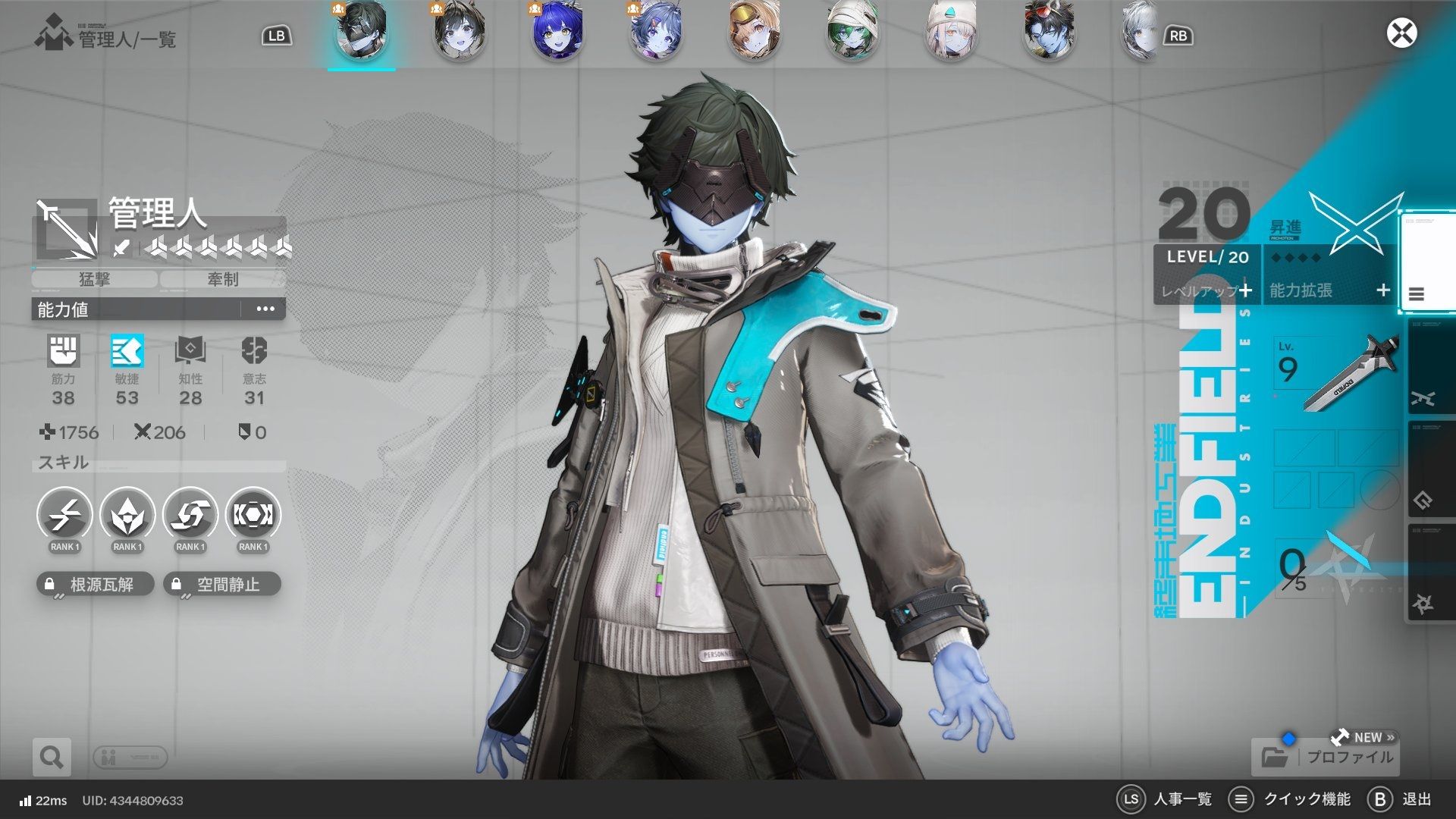Select the first lightning-slash skill icon
Viewport: 1456px width, 819px height.
tap(64, 516)
